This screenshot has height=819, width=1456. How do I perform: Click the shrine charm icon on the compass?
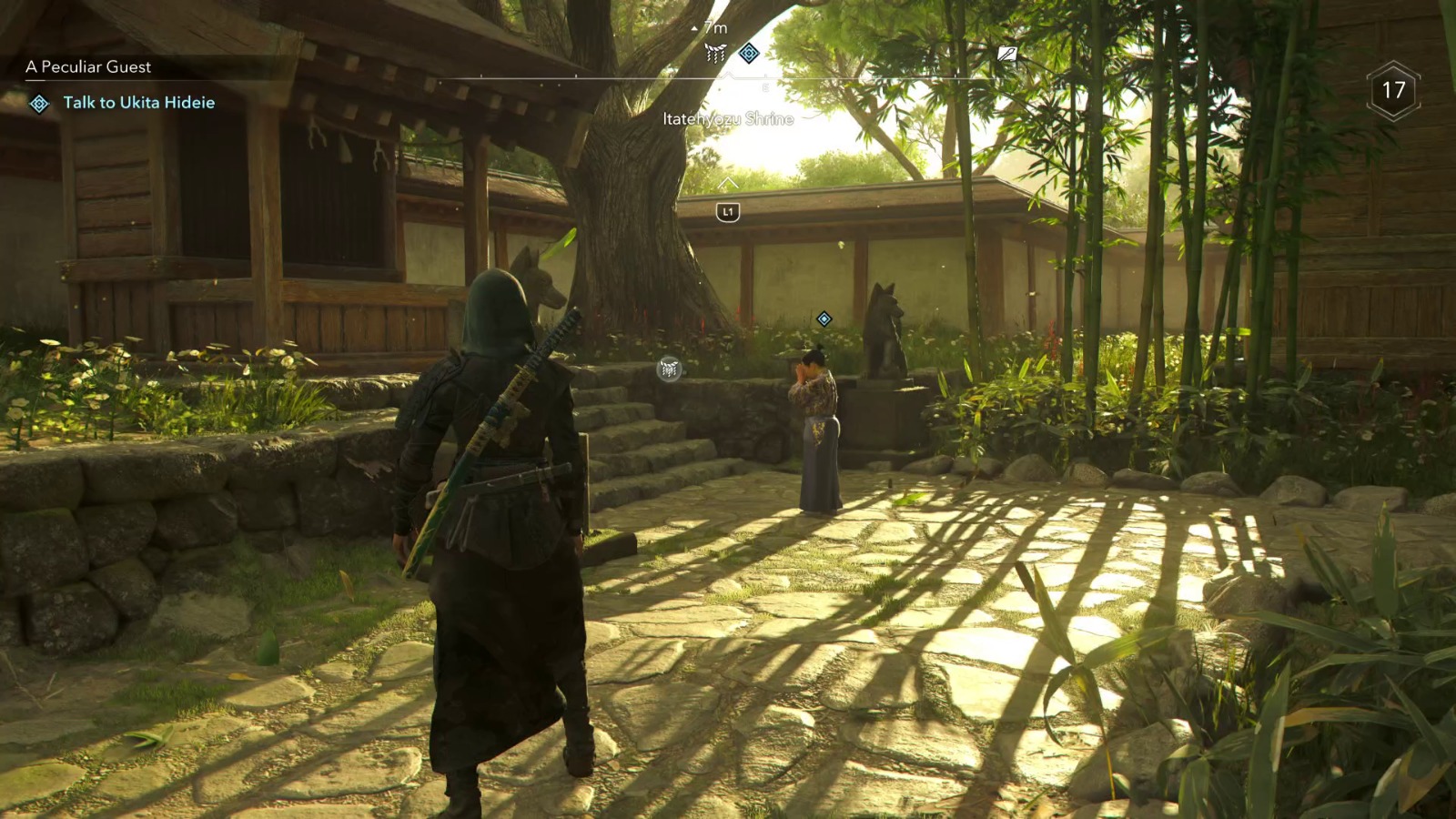click(x=715, y=53)
